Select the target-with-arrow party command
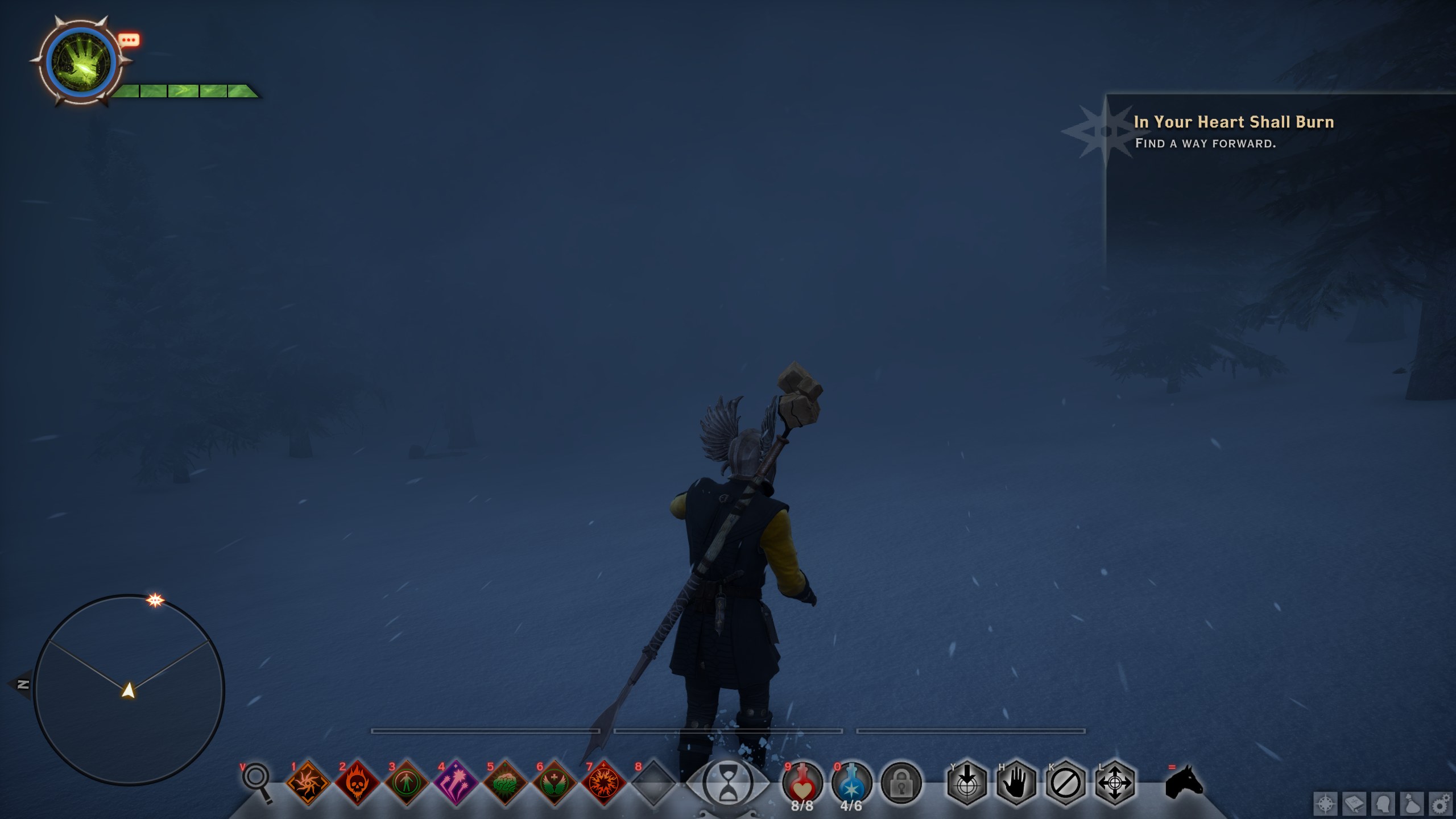The height and width of the screenshot is (819, 1456). pyautogui.click(x=967, y=783)
